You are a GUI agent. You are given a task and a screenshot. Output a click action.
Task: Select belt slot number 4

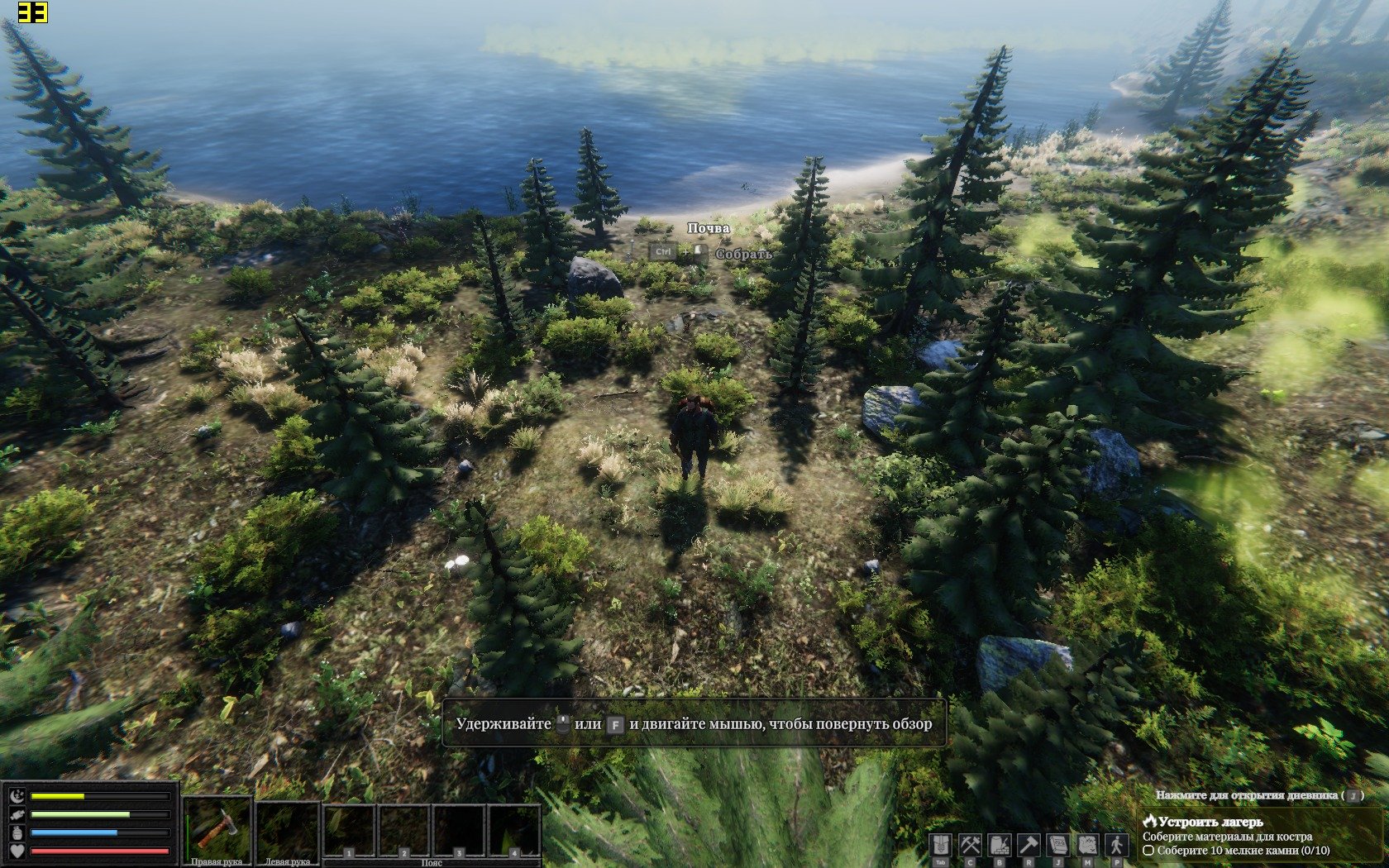513,831
